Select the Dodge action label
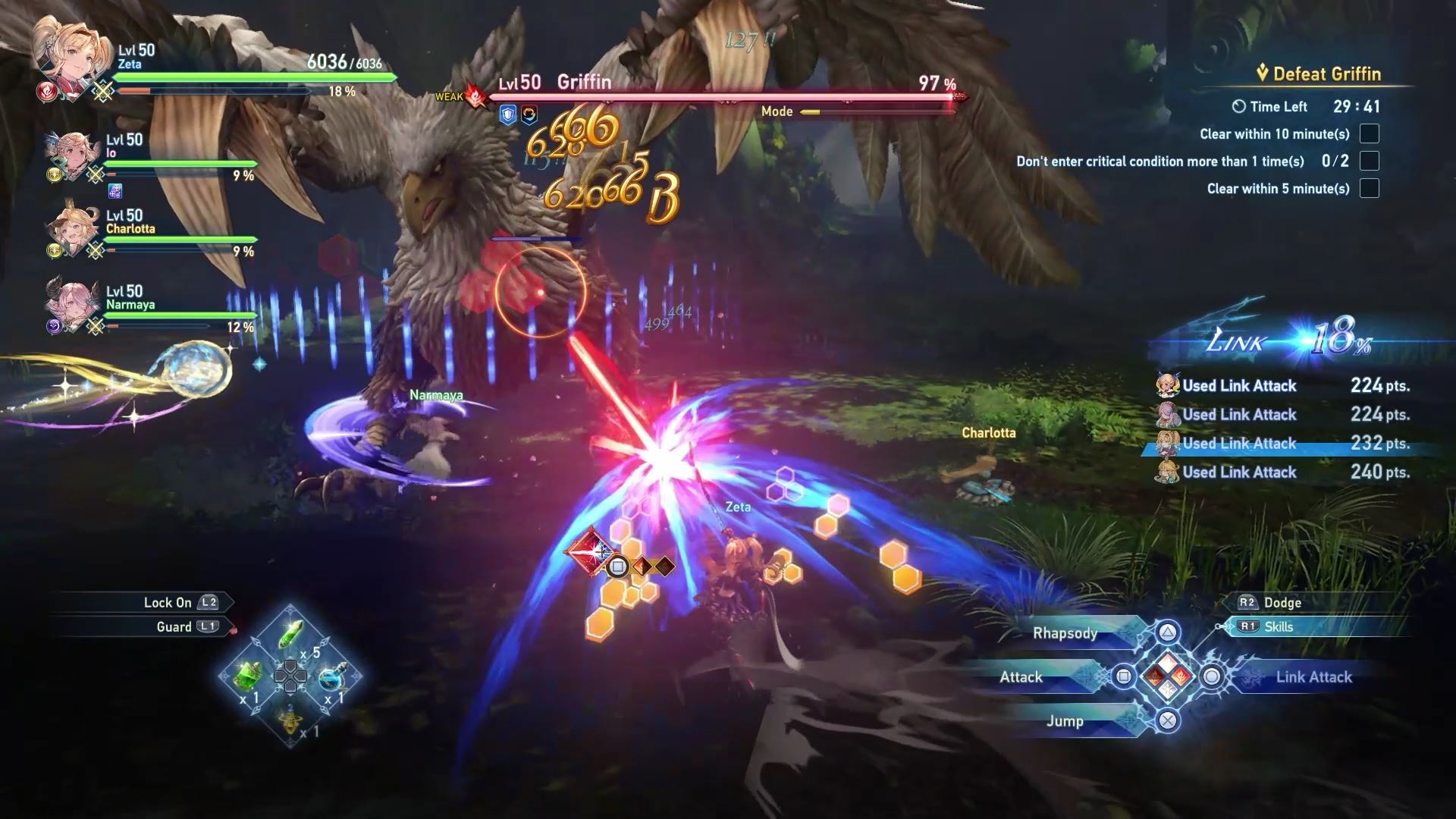Image resolution: width=1456 pixels, height=819 pixels. coord(1282,603)
